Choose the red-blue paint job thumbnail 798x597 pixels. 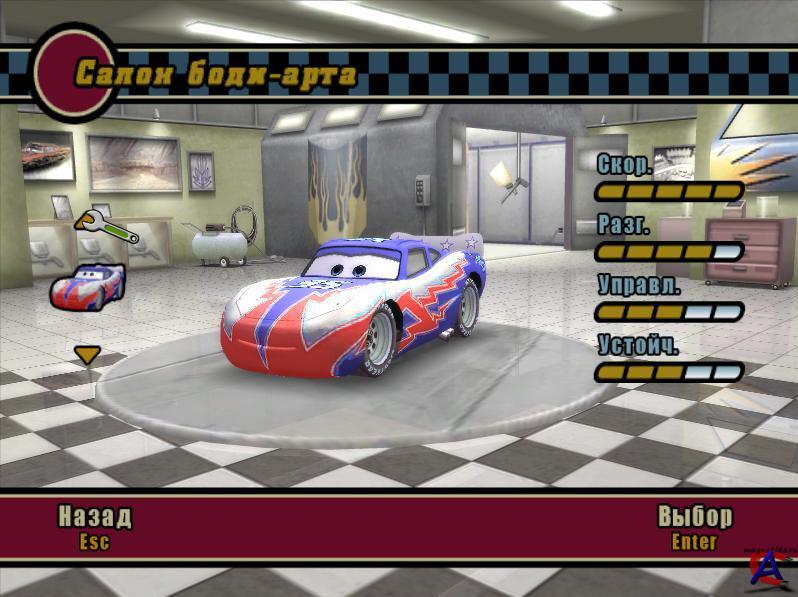(88, 285)
